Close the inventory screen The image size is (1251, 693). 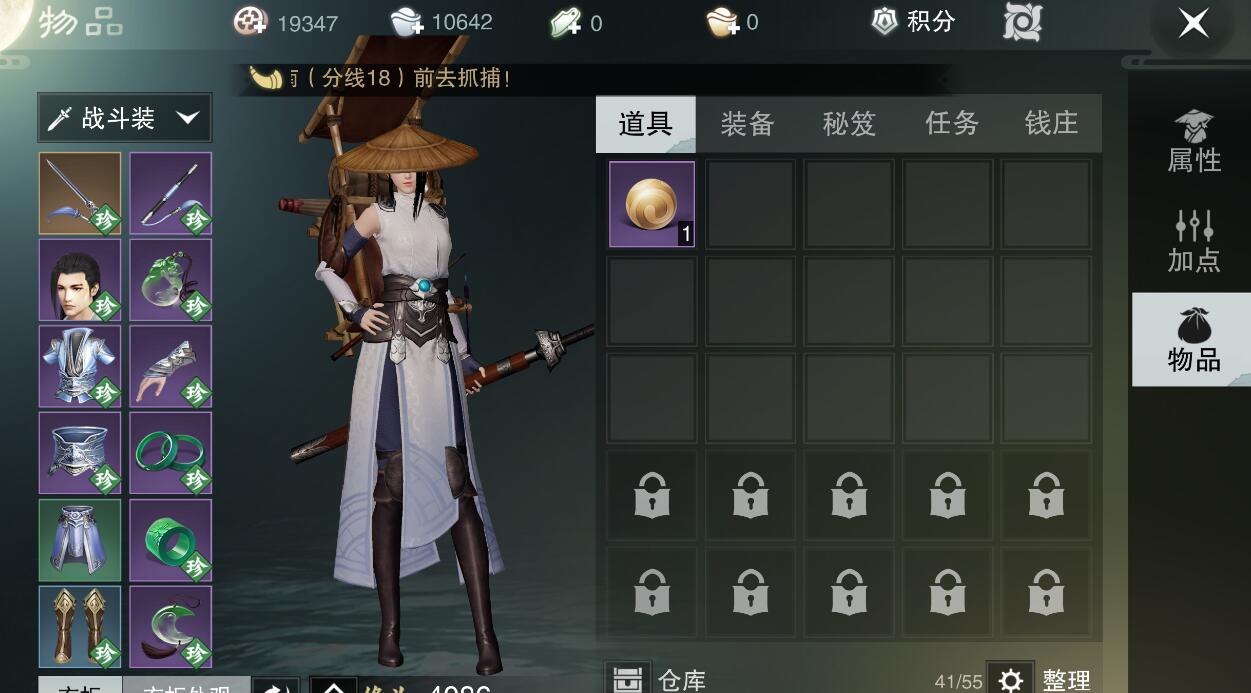point(1193,23)
